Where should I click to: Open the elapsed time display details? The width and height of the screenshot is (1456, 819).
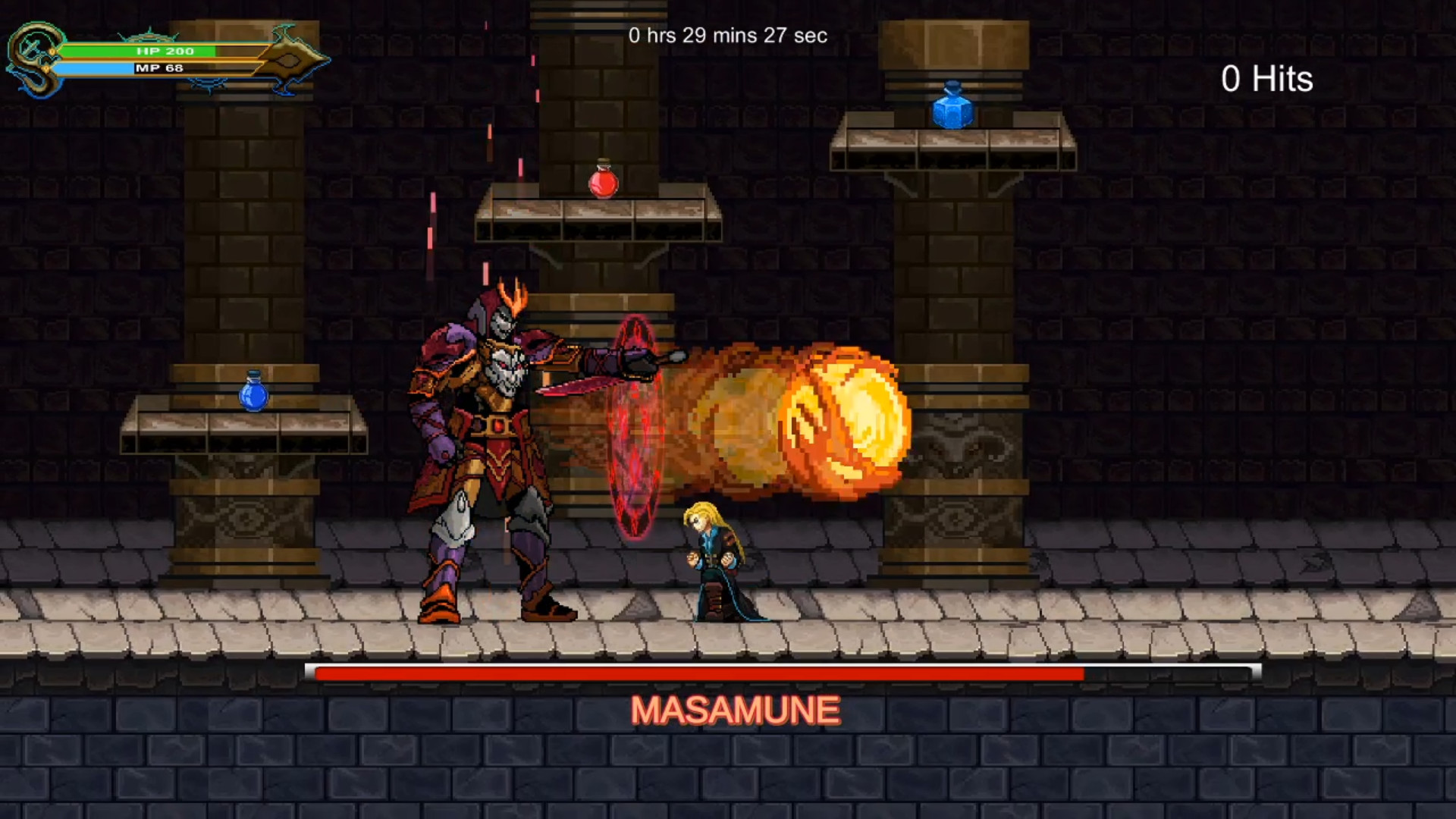pyautogui.click(x=726, y=36)
